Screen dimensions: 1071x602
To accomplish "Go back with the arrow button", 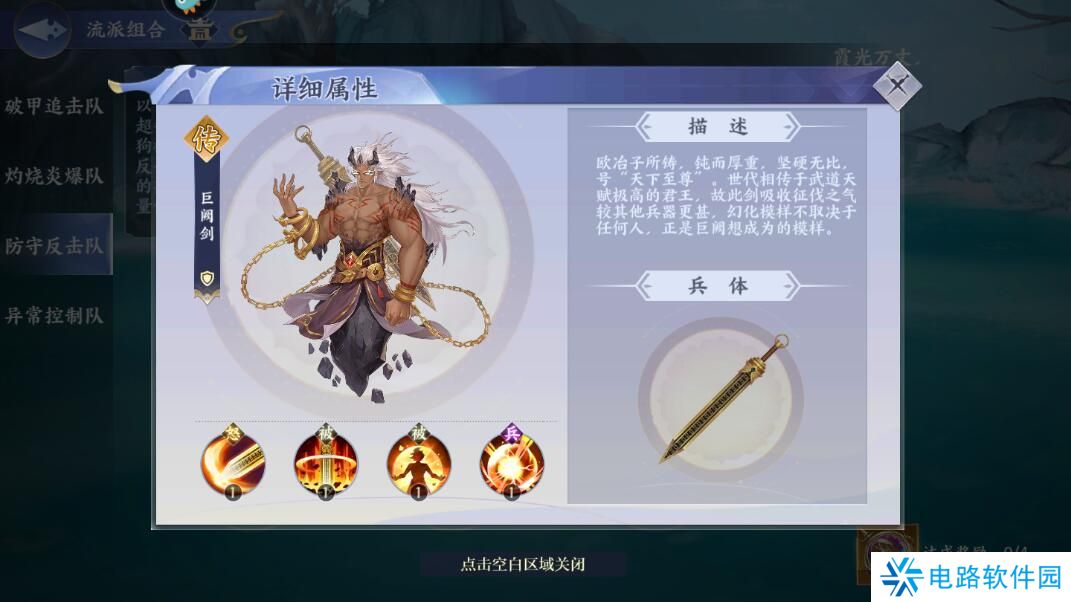I will pos(43,29).
